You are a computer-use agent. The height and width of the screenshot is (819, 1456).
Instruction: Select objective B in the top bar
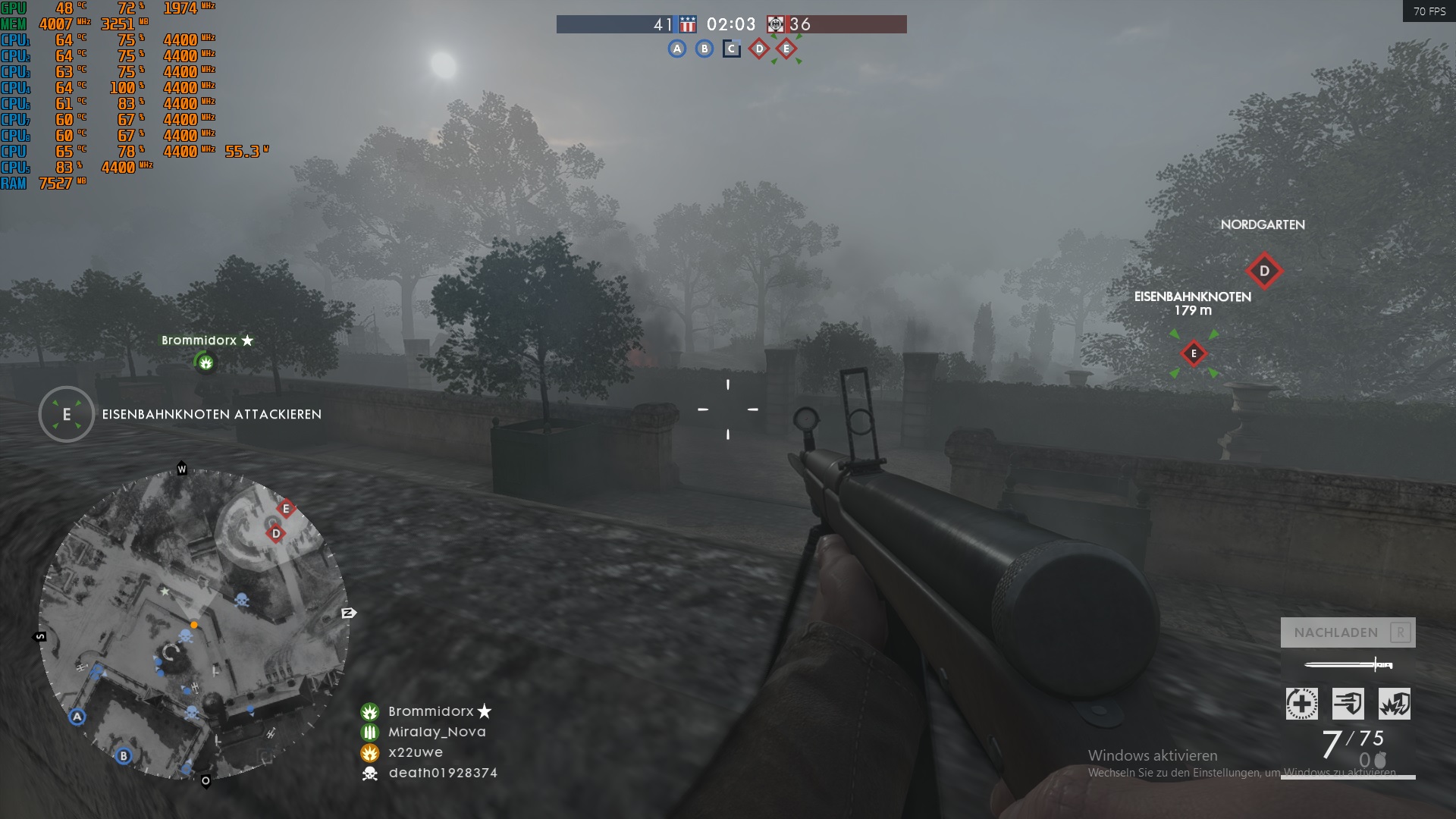(x=705, y=49)
